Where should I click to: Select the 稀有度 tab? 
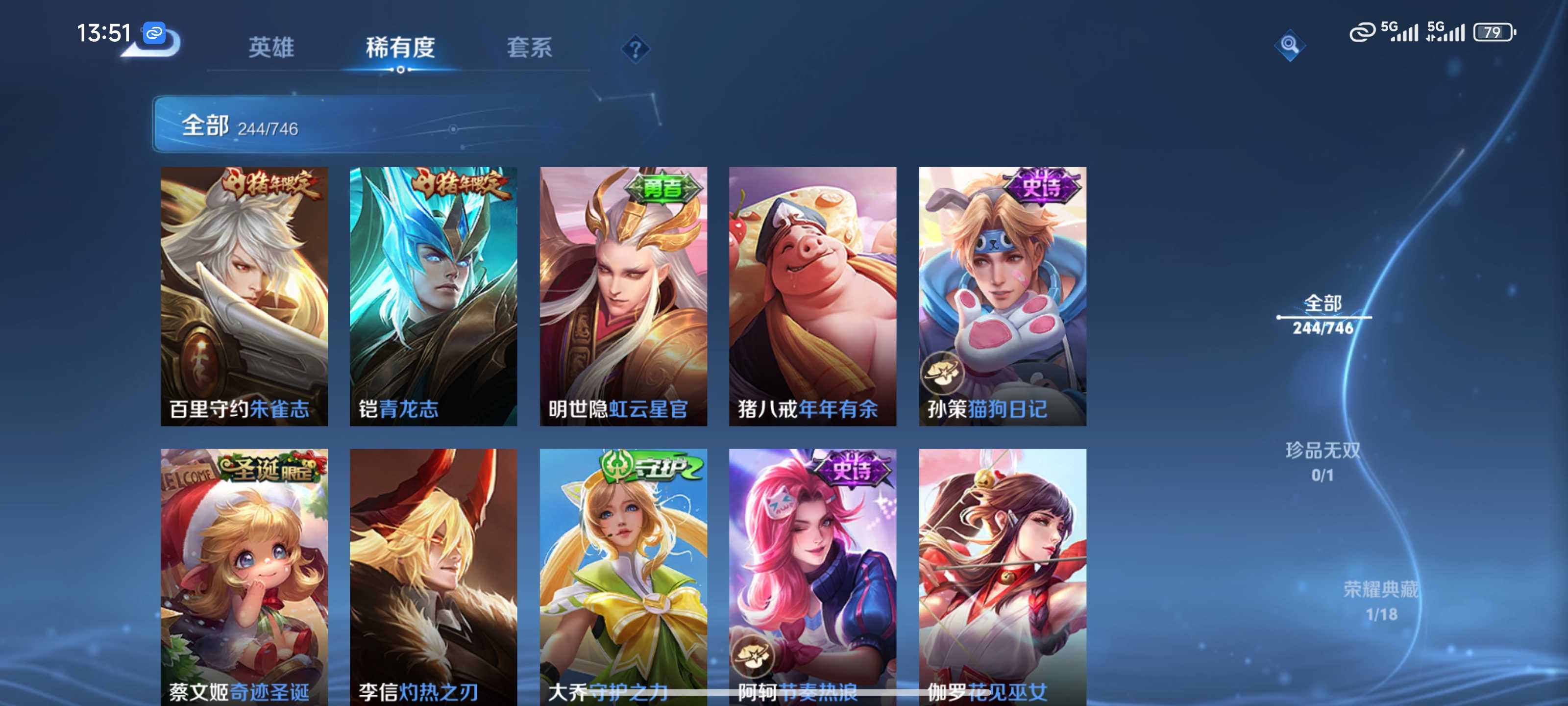(400, 48)
